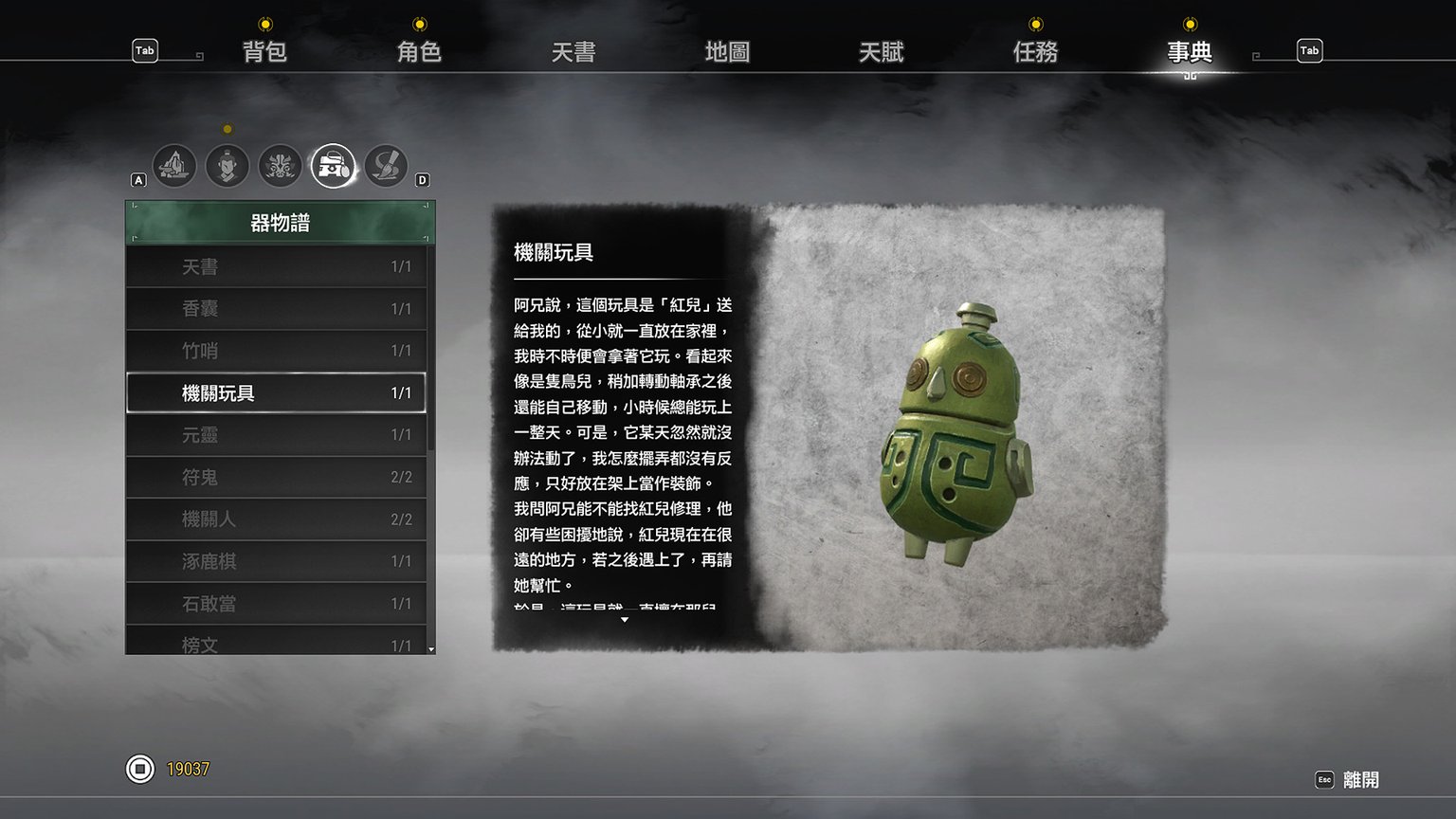
Task: Click the list's small down-scroll arrow
Action: pyautogui.click(x=428, y=651)
